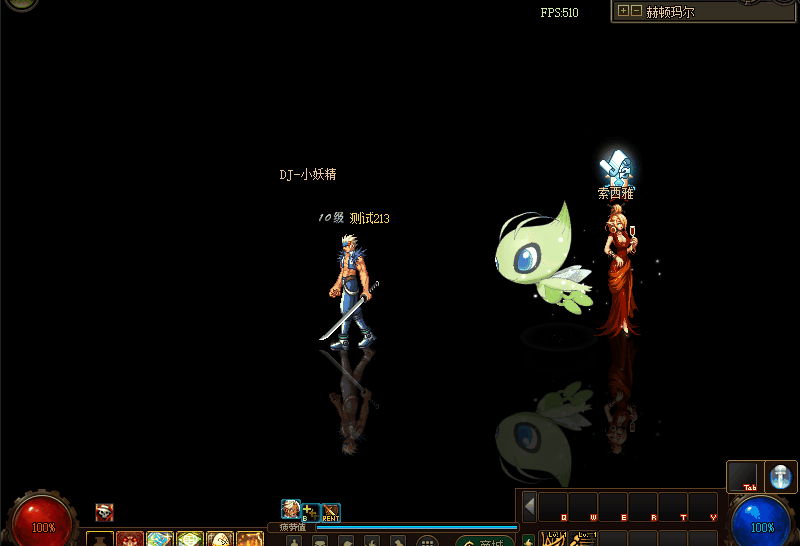This screenshot has height=546, width=800.
Task: Click the skull status icon
Action: coord(104,512)
